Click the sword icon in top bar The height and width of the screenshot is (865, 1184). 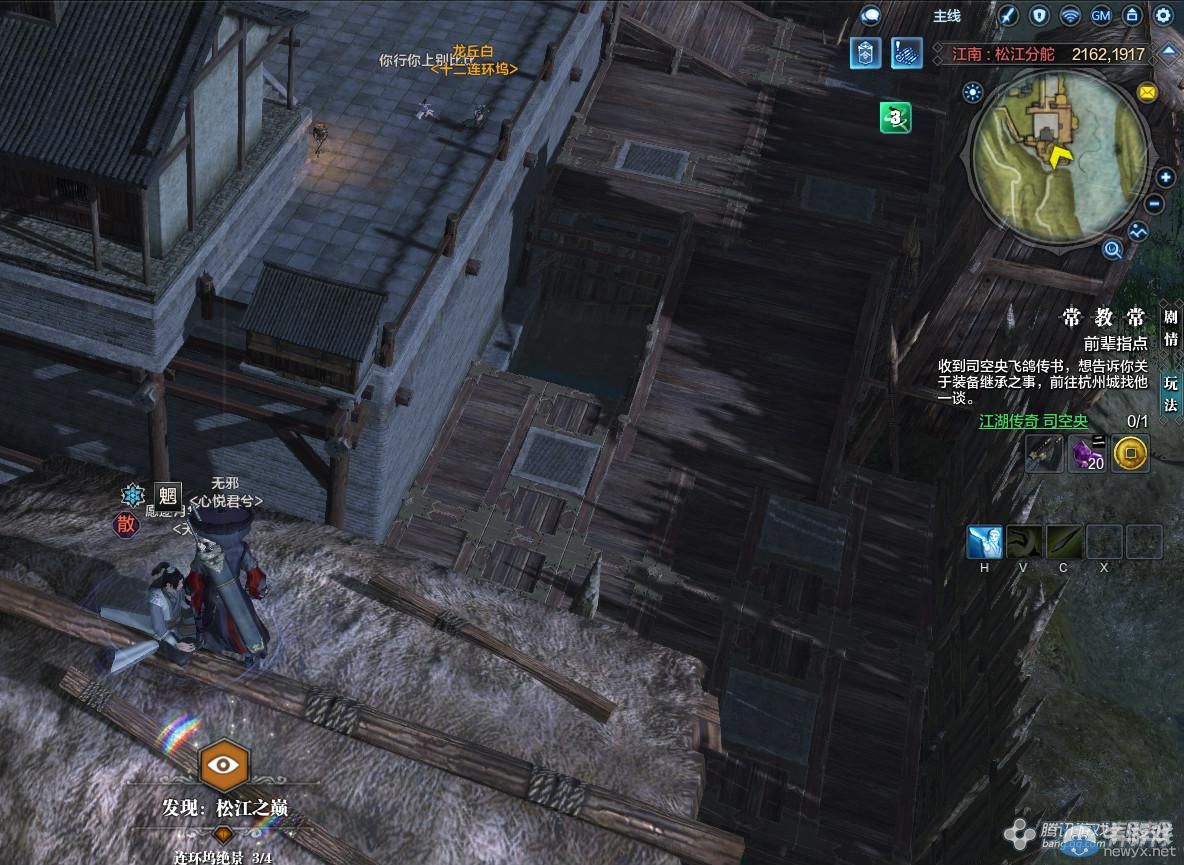(x=1008, y=16)
